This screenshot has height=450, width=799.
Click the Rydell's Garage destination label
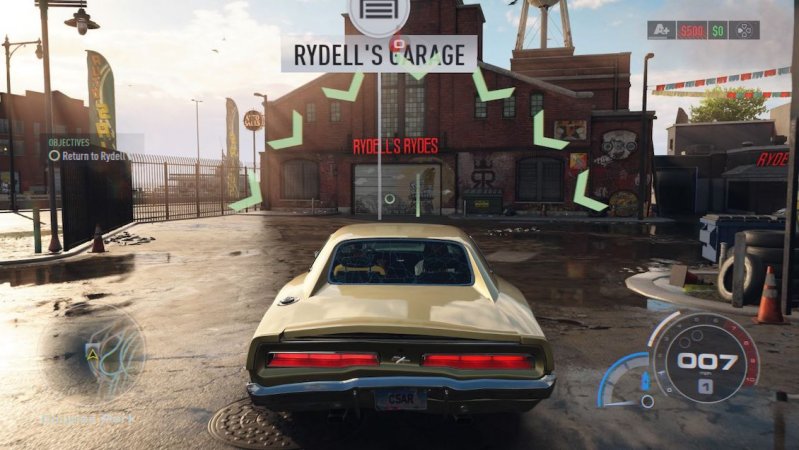379,53
